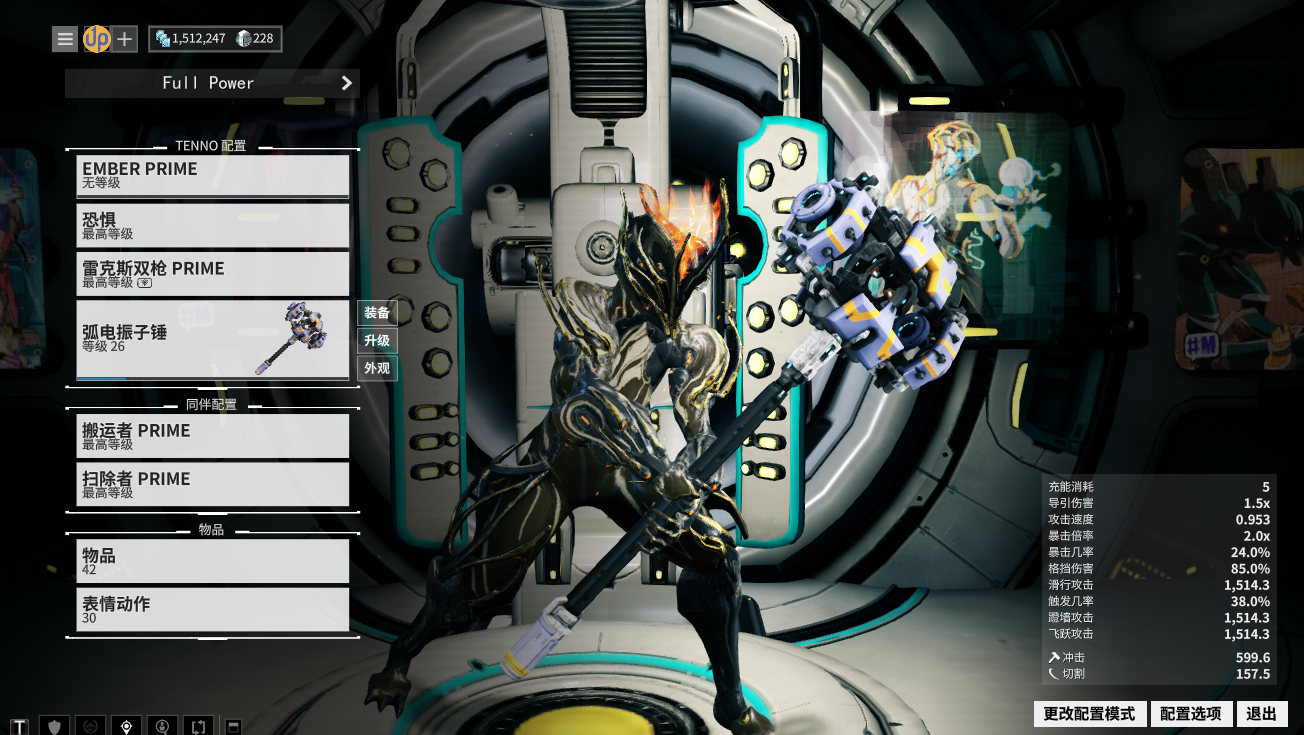This screenshot has width=1304, height=735.
Task: Exit the arsenal with 退出
Action: click(1262, 714)
